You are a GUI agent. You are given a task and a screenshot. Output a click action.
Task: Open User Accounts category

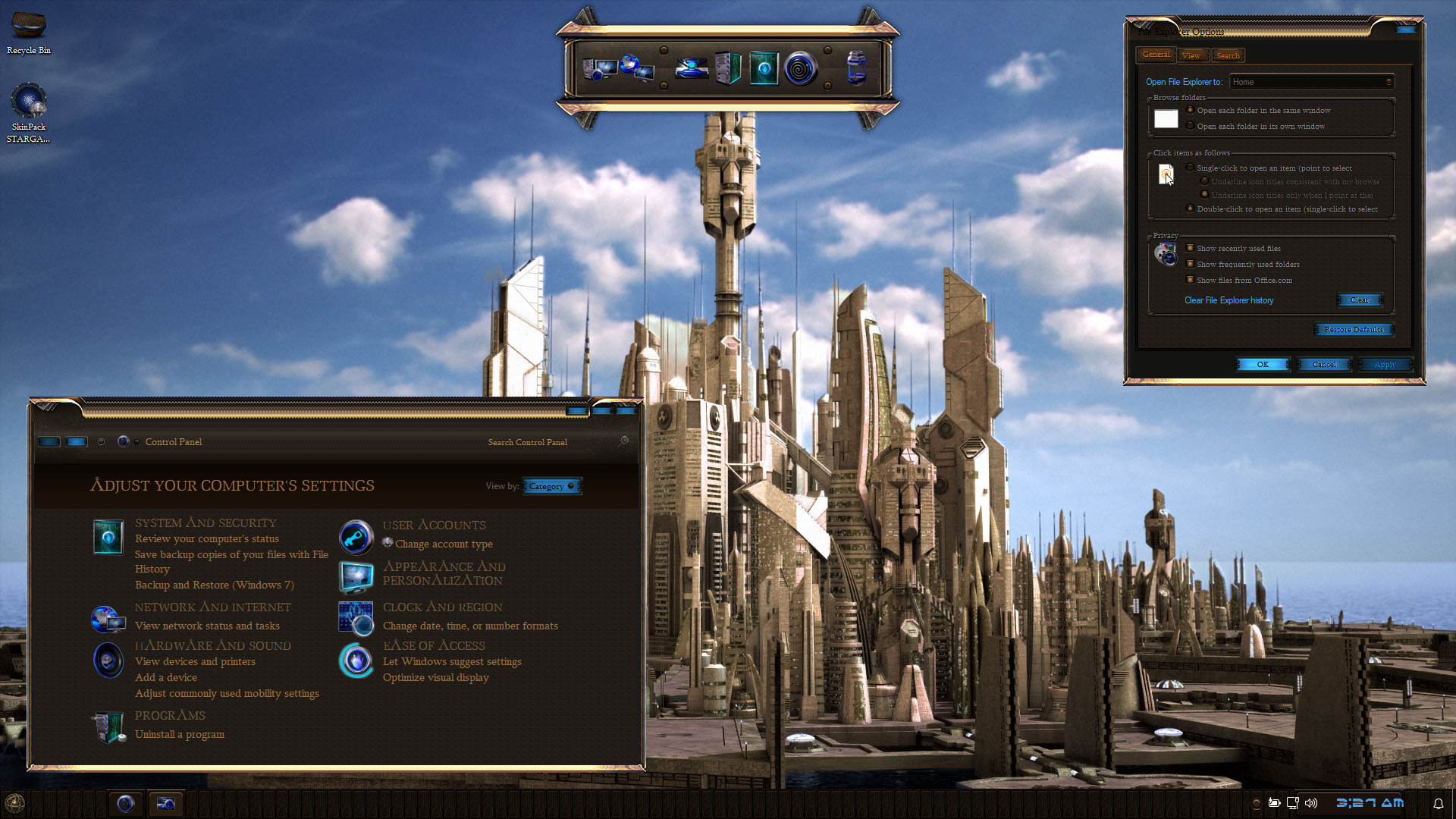point(434,525)
